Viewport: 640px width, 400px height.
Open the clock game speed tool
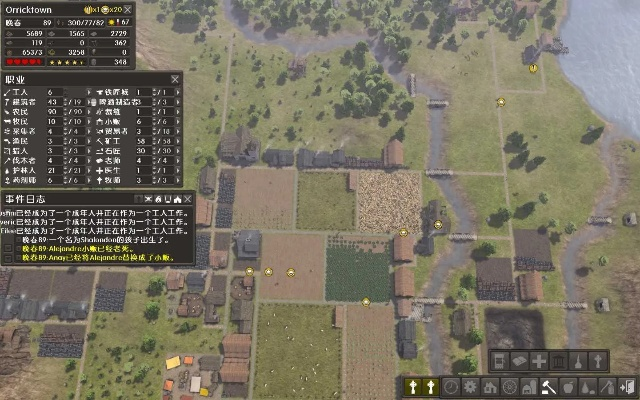point(451,386)
